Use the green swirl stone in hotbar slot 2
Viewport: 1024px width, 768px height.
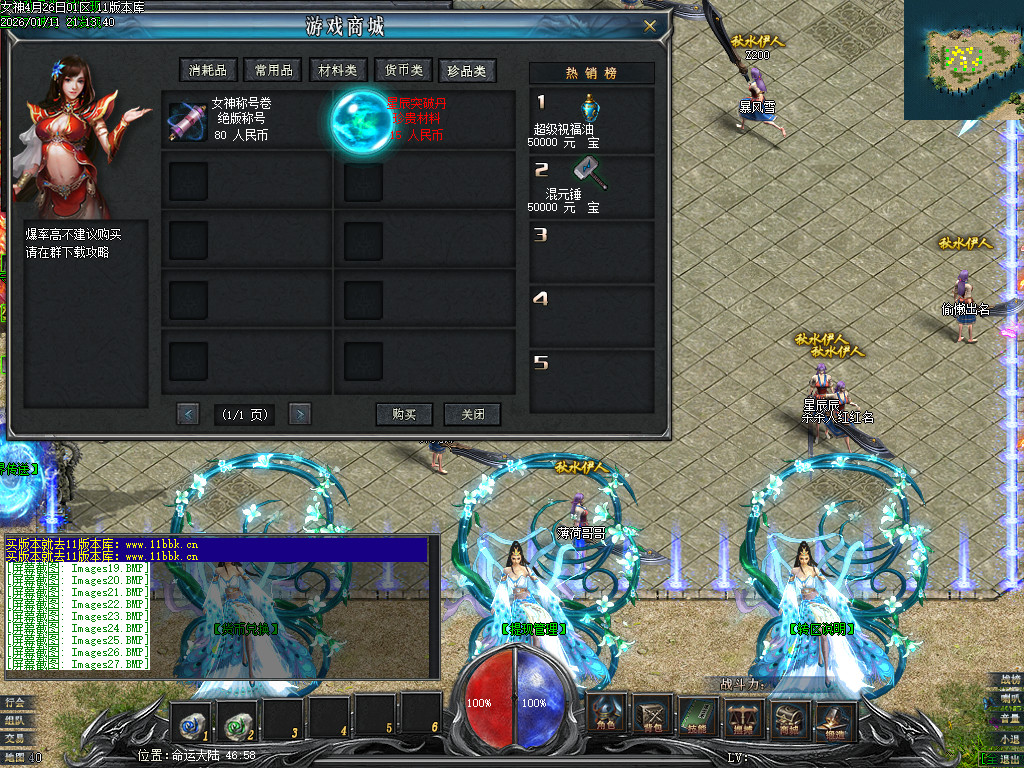237,717
